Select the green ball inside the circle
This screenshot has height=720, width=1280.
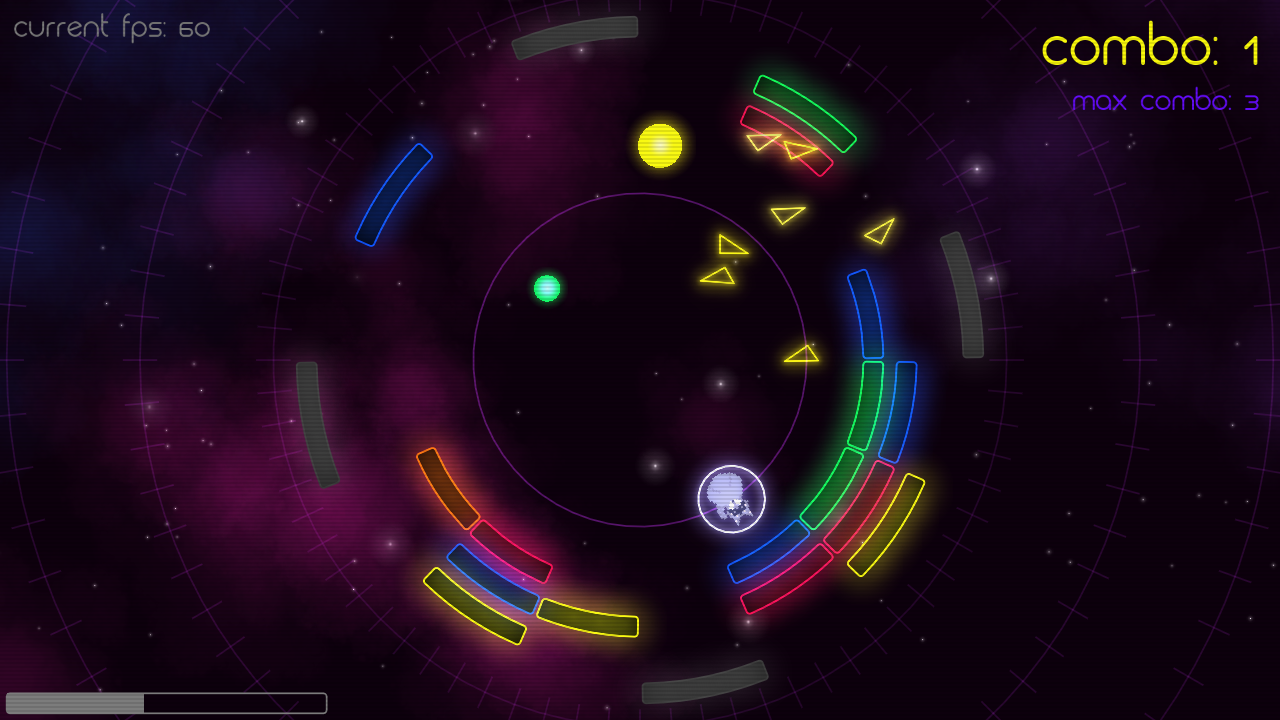547,288
